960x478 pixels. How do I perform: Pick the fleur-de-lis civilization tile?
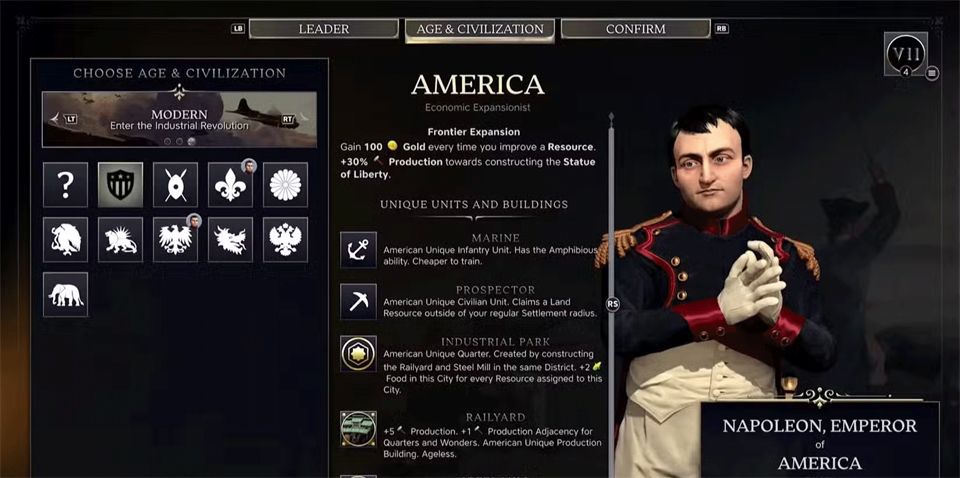[230, 184]
